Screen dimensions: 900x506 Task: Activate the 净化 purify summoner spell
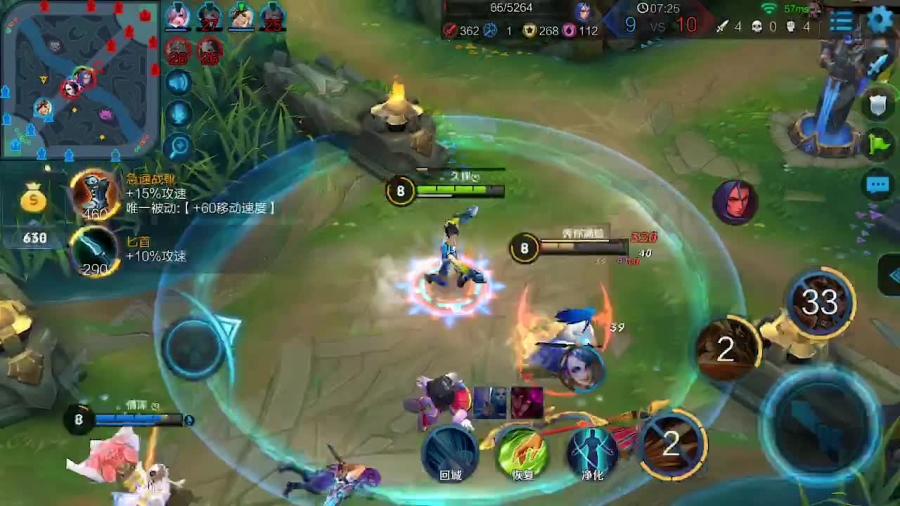click(592, 452)
